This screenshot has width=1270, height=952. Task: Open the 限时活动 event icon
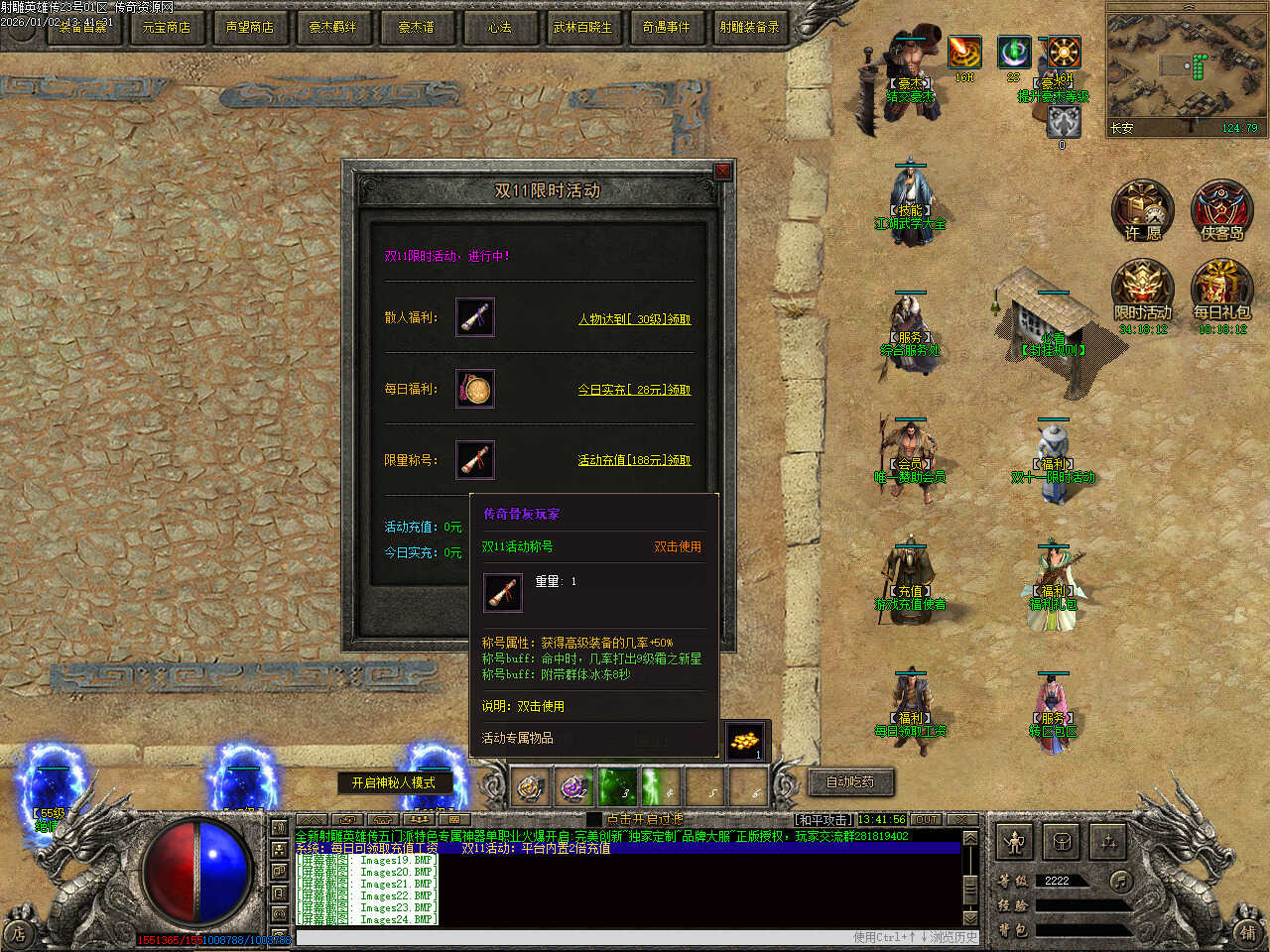pos(1143,292)
